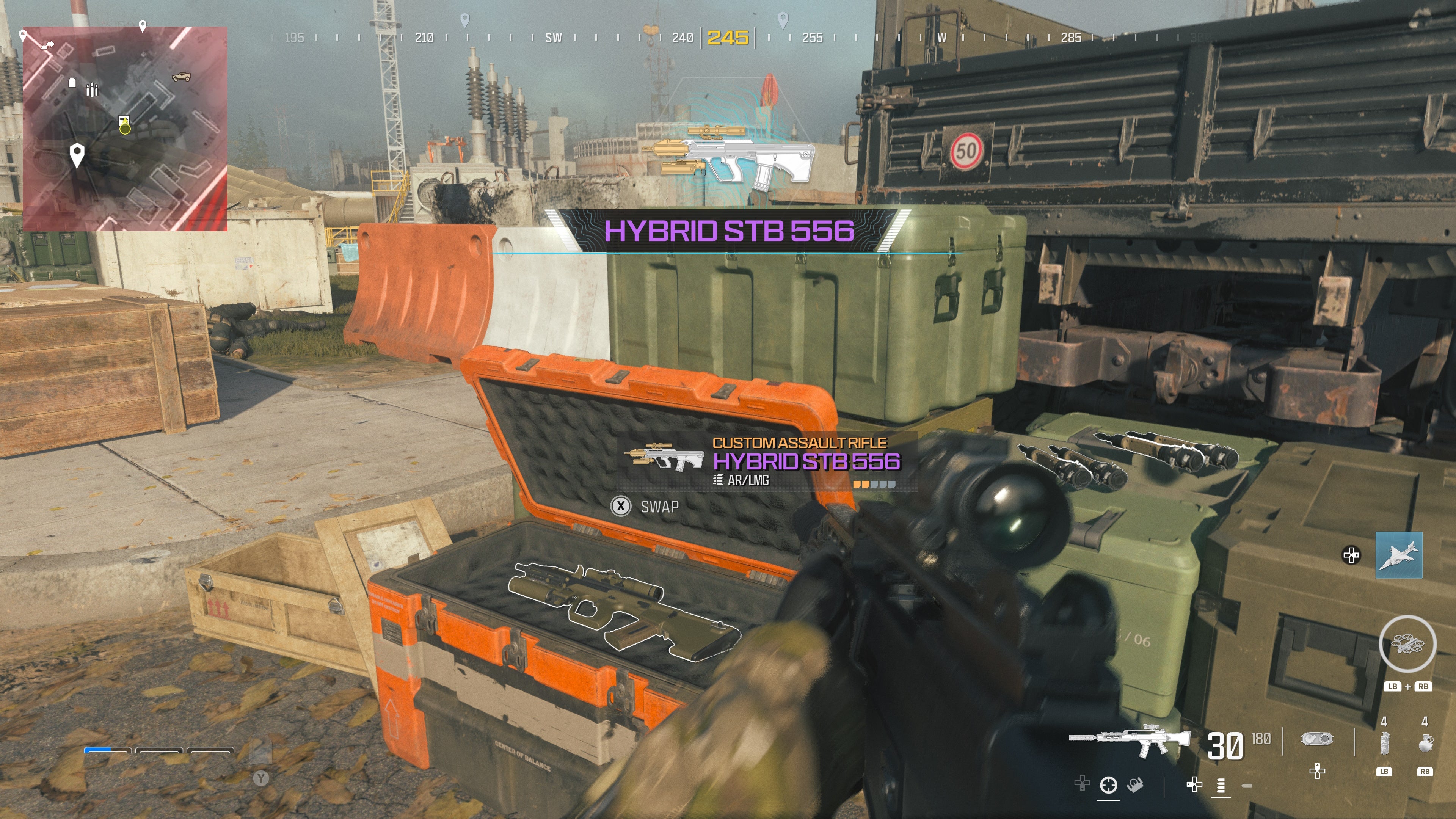1456x819 pixels.
Task: Select the field upgrade icon beside the ammo counter
Action: pos(1317,738)
